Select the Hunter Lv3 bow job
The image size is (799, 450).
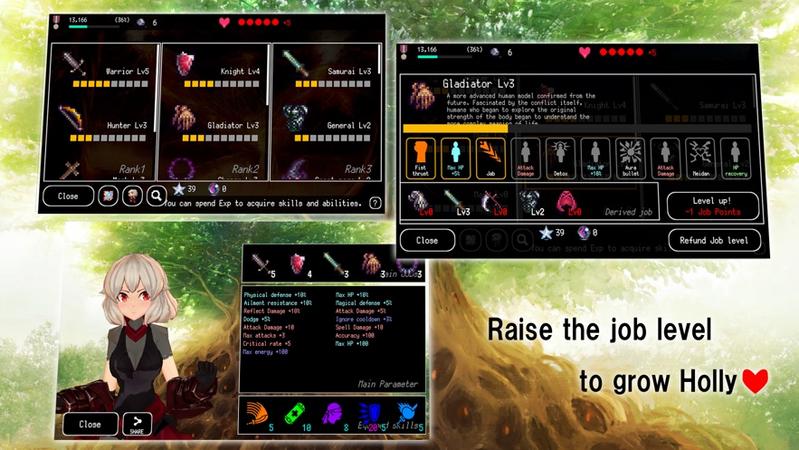pyautogui.click(x=102, y=124)
